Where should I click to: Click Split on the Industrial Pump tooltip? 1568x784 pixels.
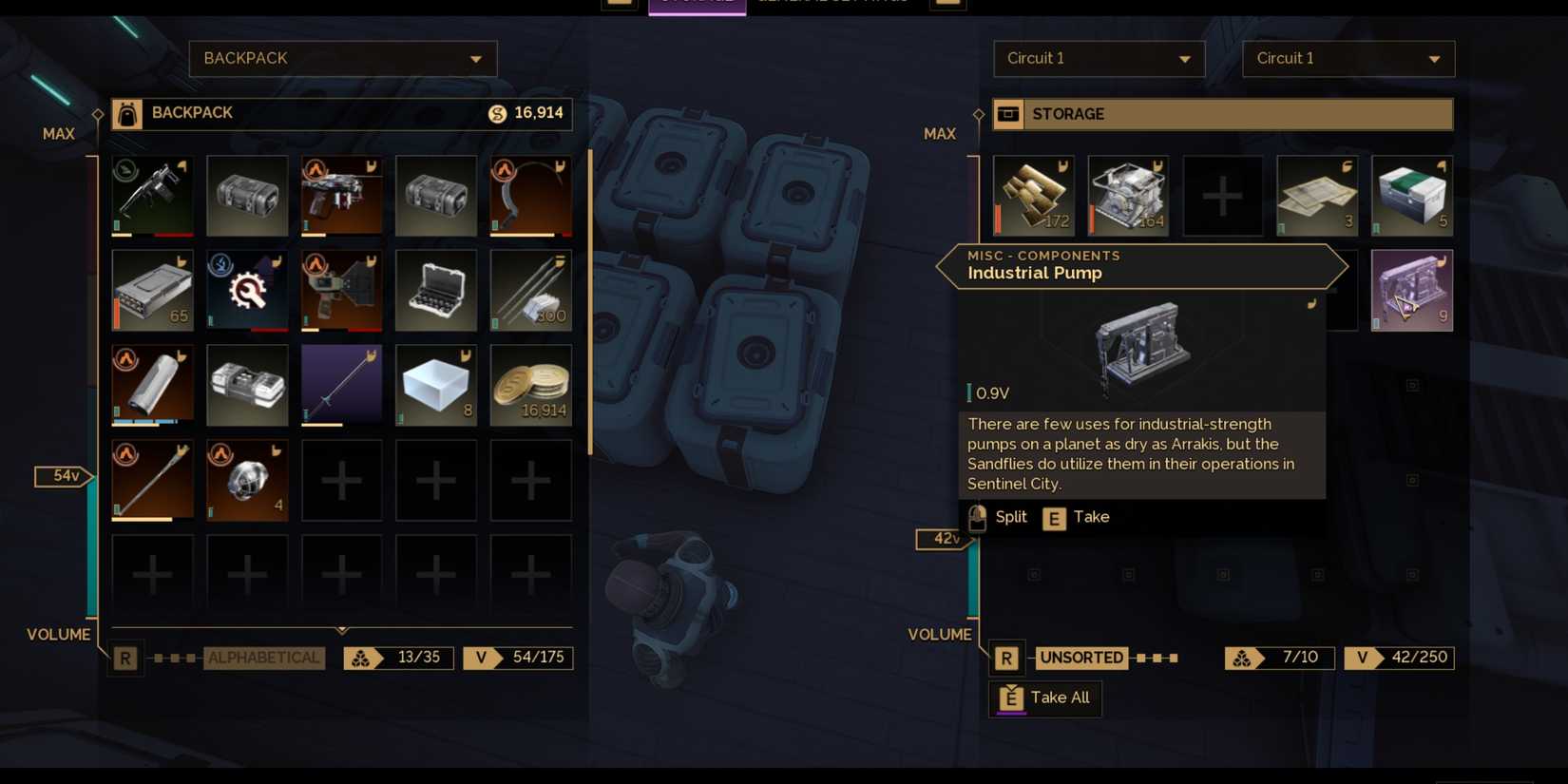1003,517
